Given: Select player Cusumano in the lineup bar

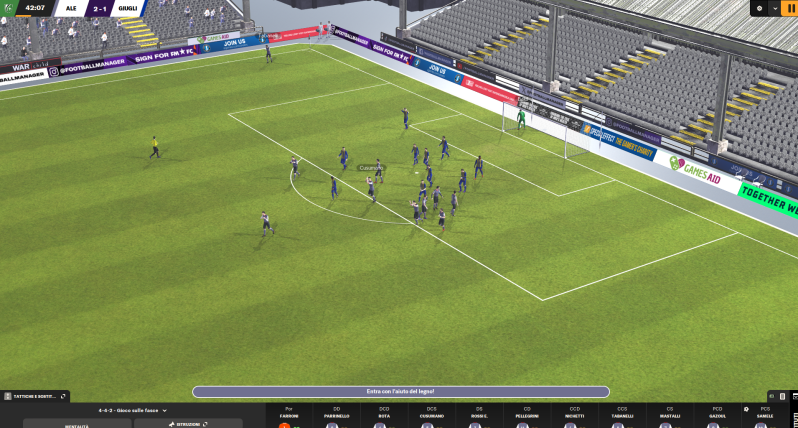Looking at the screenshot, I should [x=432, y=415].
